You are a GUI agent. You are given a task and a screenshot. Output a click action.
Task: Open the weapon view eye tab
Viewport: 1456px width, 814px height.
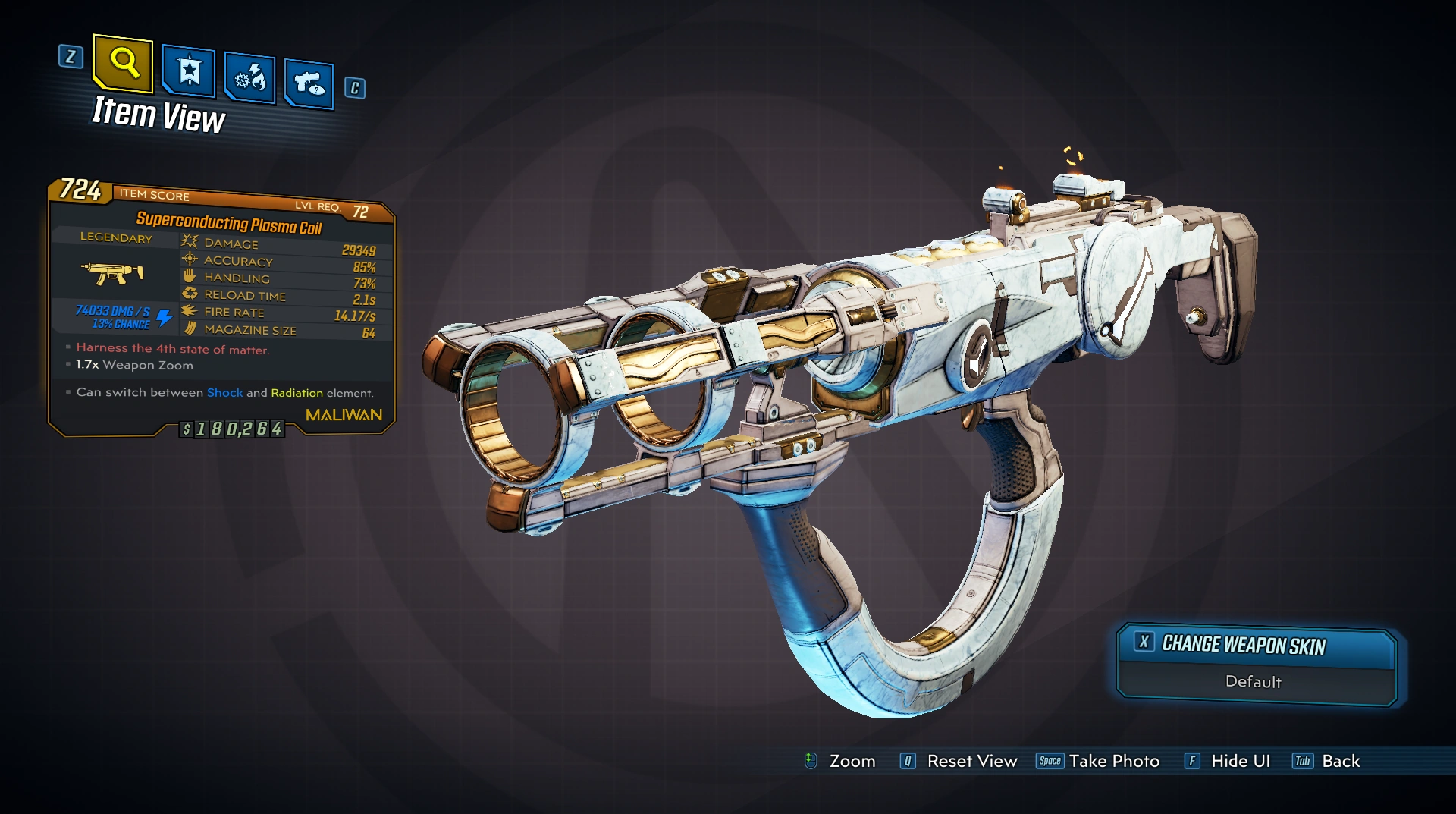click(x=309, y=83)
